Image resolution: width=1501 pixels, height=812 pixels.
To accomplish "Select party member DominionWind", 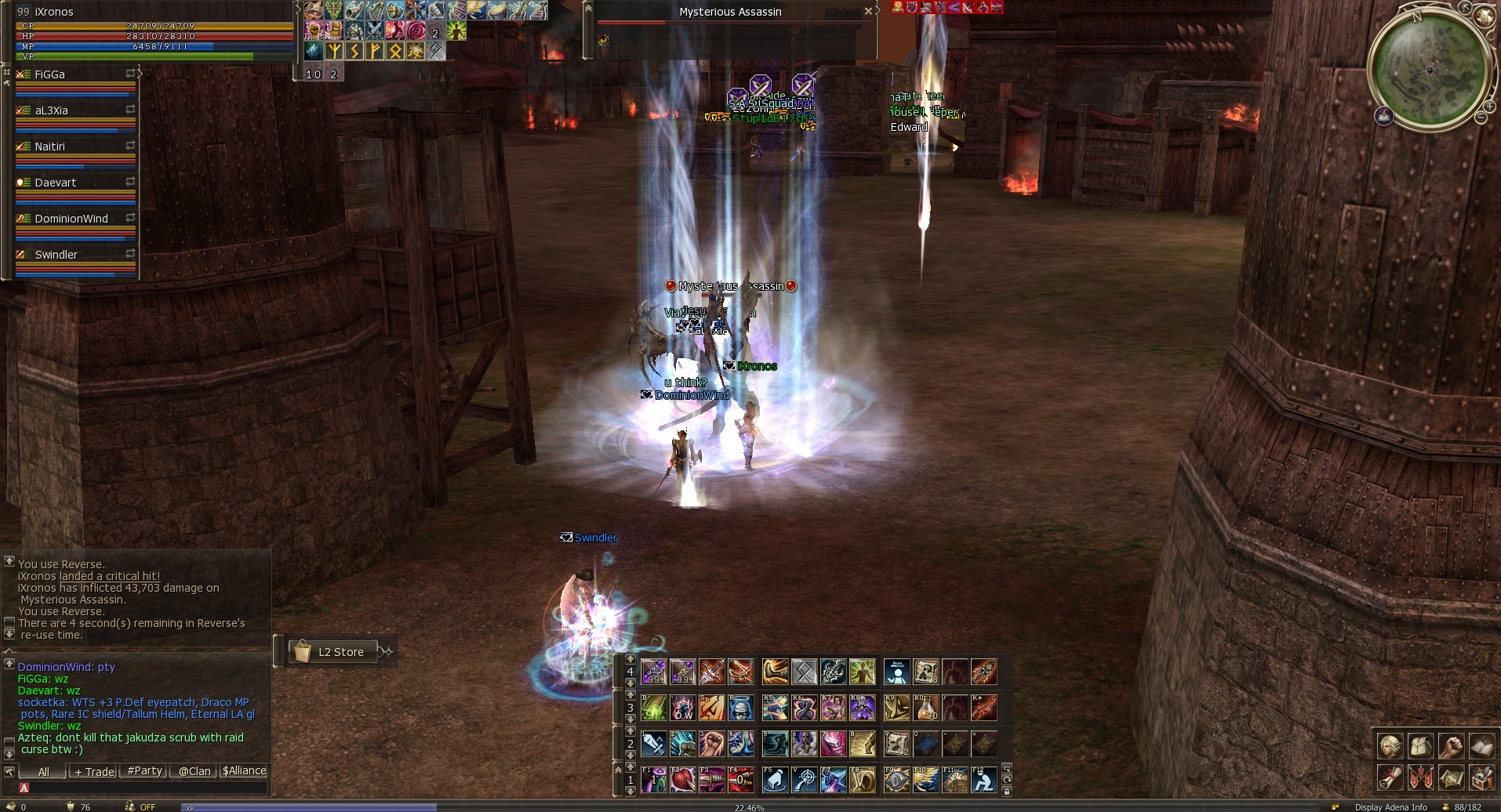I will point(71,219).
